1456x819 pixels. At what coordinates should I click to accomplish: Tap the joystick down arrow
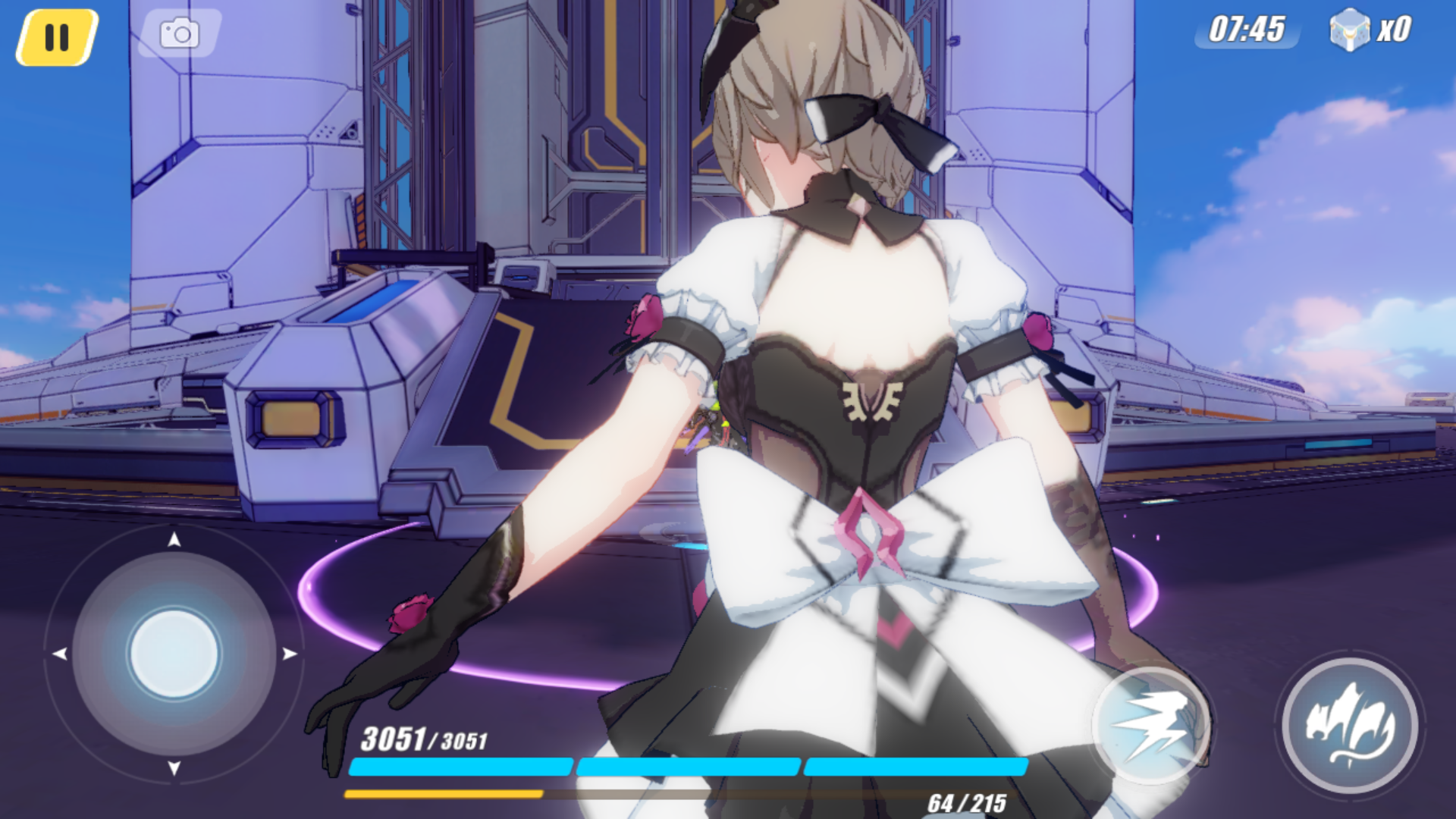click(x=174, y=768)
